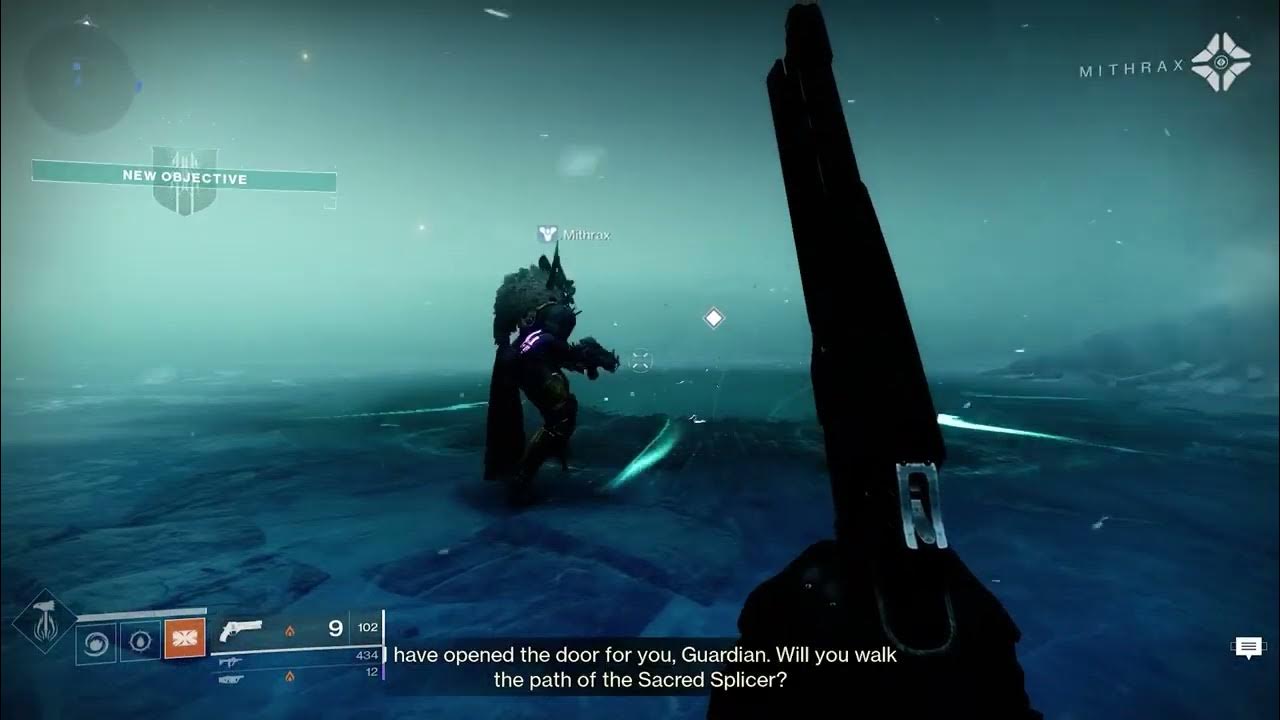Image resolution: width=1280 pixels, height=720 pixels.
Task: Activate the swirling grenade ability icon
Action: [x=96, y=641]
